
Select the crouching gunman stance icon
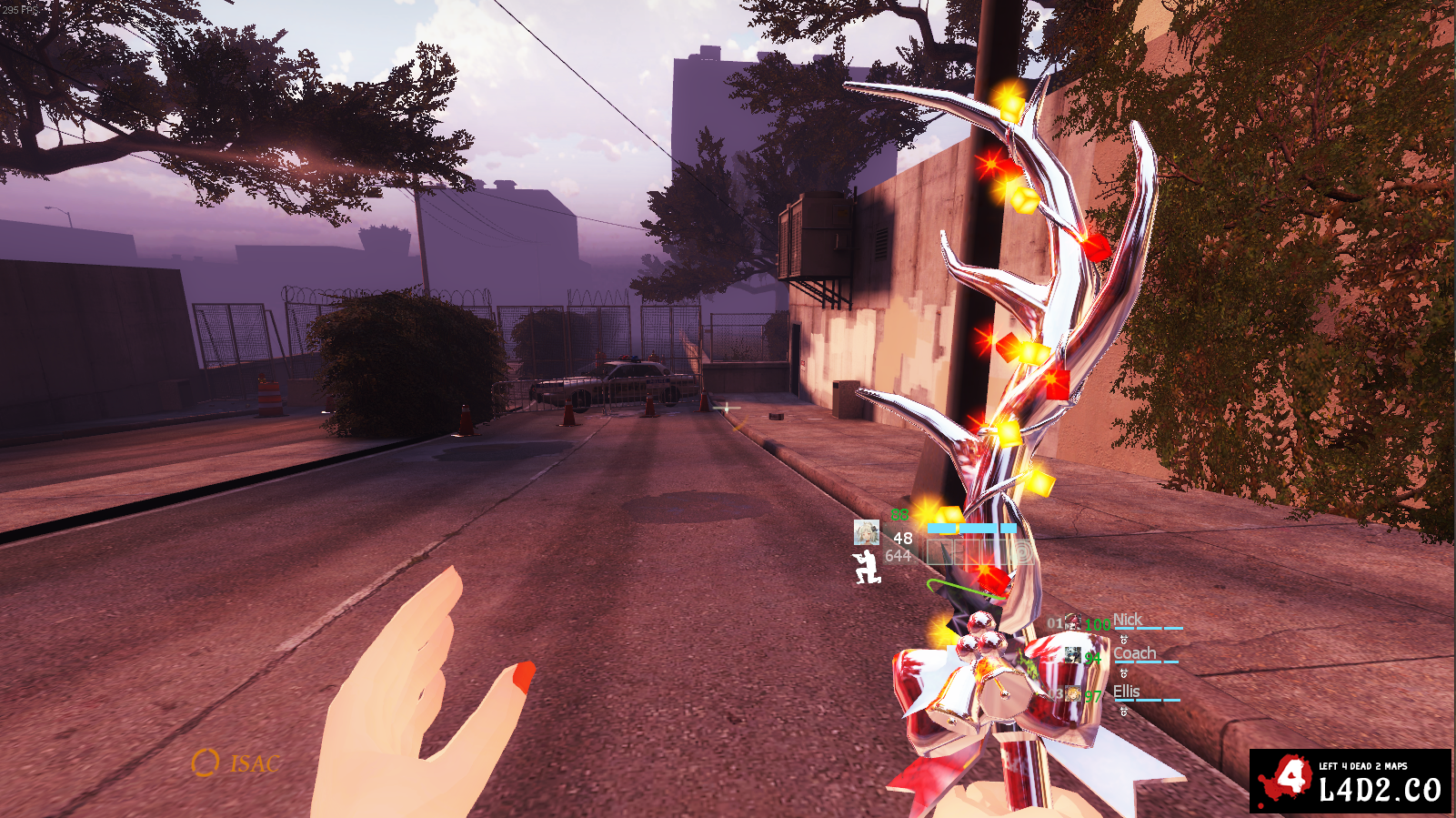(x=867, y=567)
